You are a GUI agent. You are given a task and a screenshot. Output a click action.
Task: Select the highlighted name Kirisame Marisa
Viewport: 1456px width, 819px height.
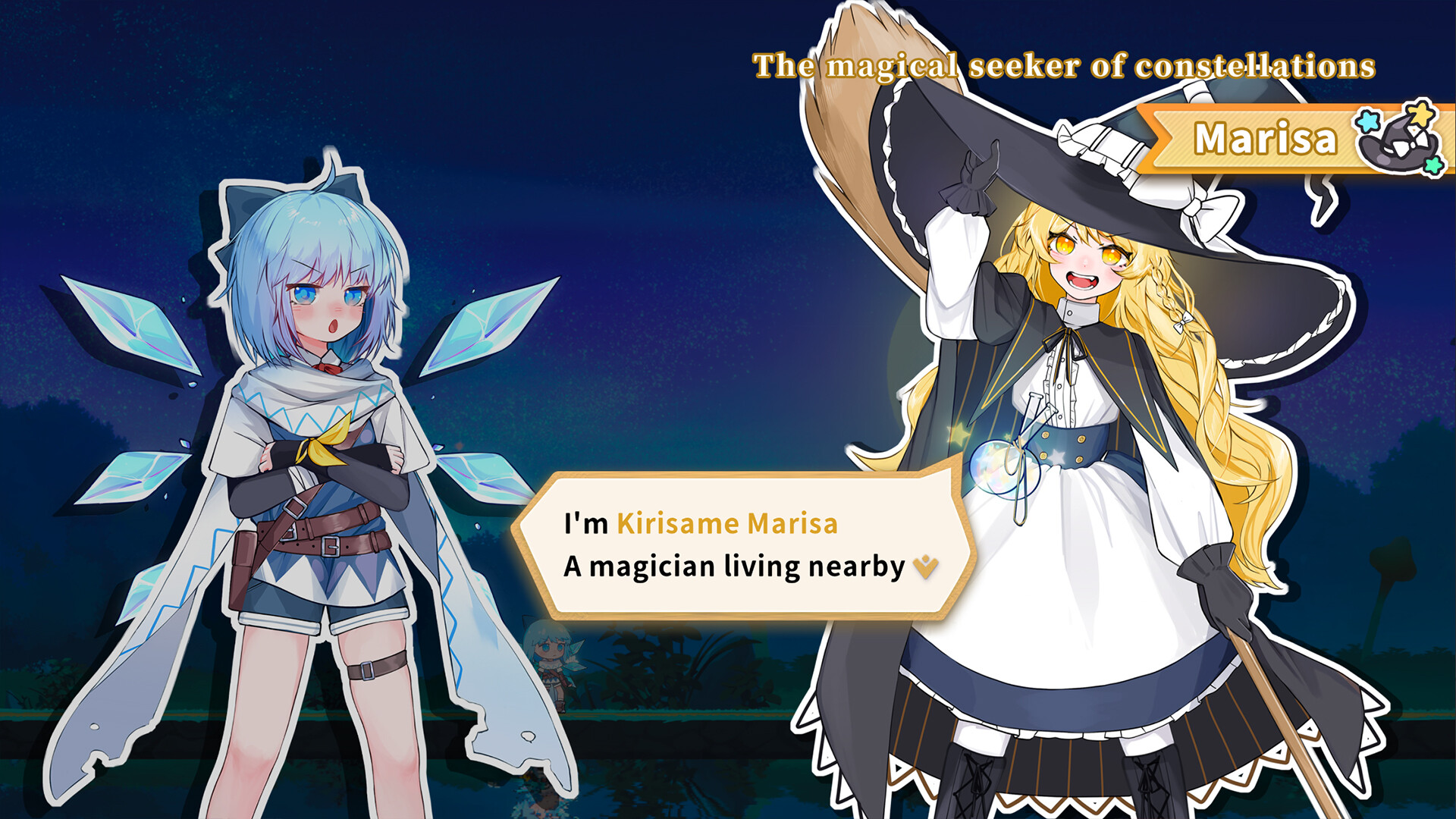click(x=728, y=523)
